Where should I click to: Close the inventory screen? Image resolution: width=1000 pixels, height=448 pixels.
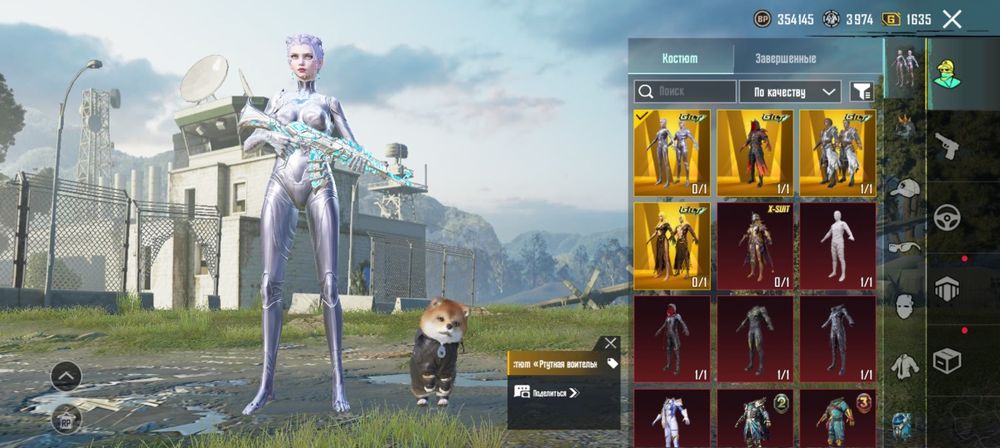(x=952, y=18)
